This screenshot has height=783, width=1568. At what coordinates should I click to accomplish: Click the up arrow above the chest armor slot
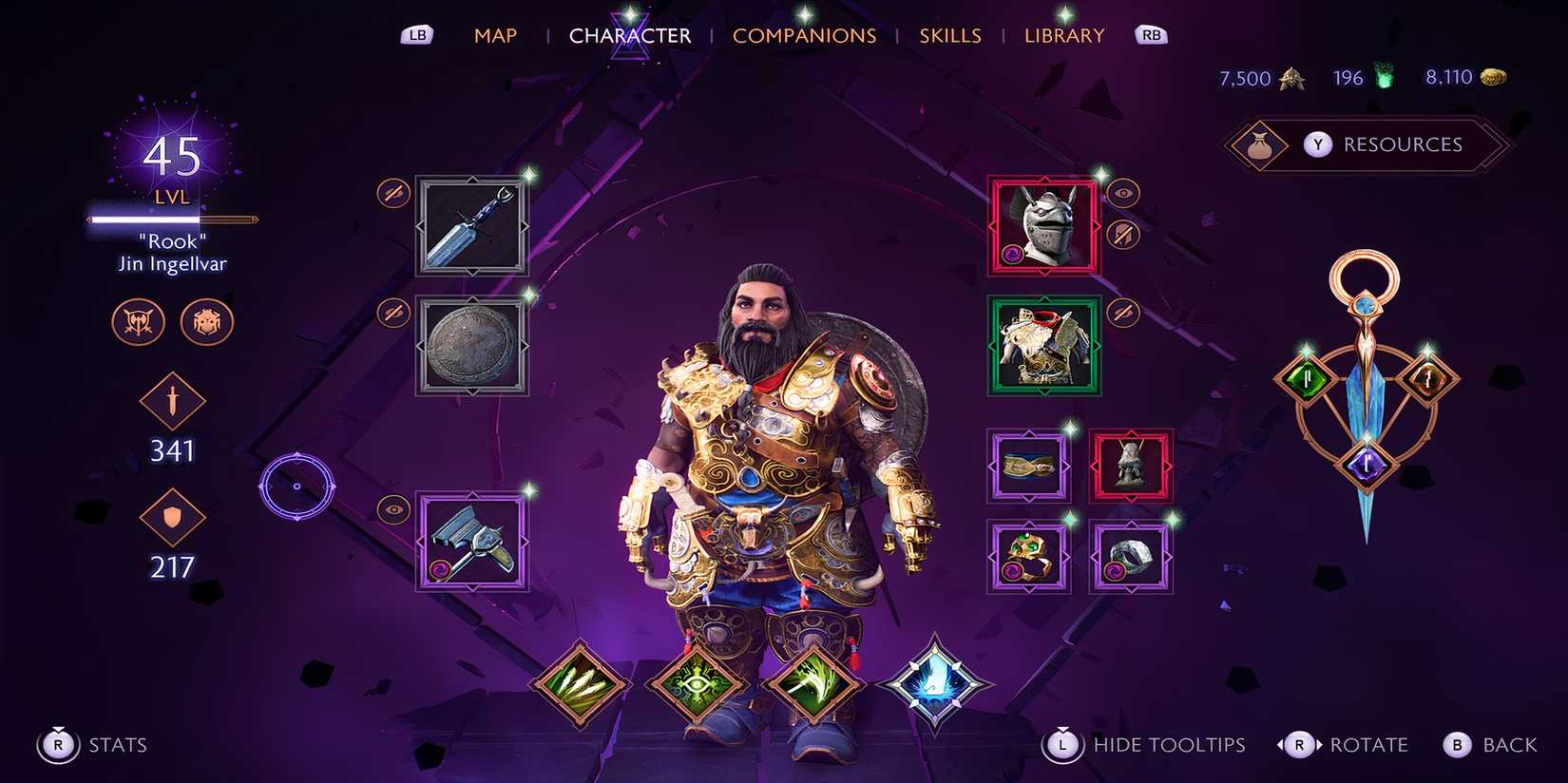pyautogui.click(x=1045, y=298)
